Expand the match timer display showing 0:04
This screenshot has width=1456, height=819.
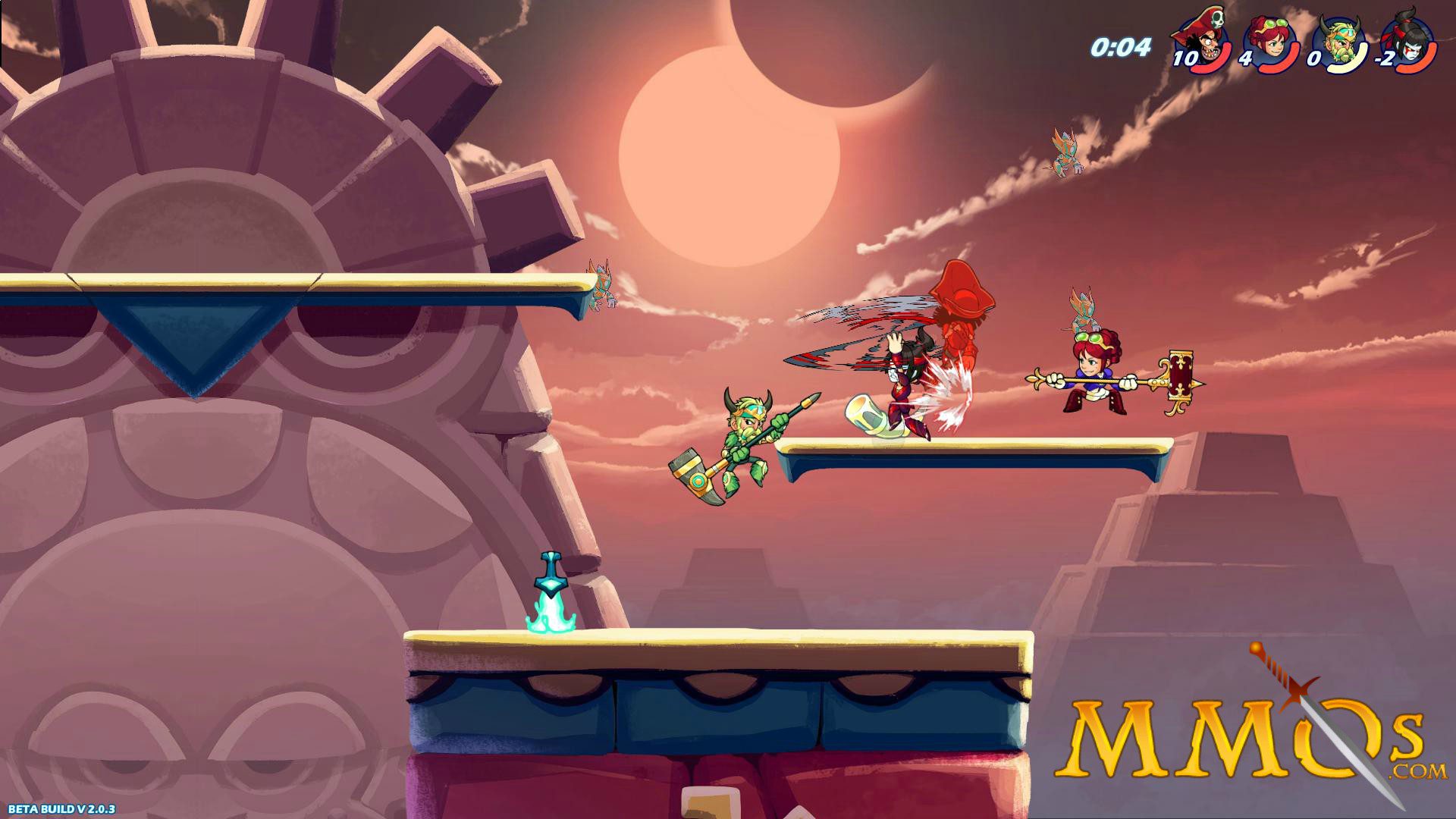click(1121, 47)
